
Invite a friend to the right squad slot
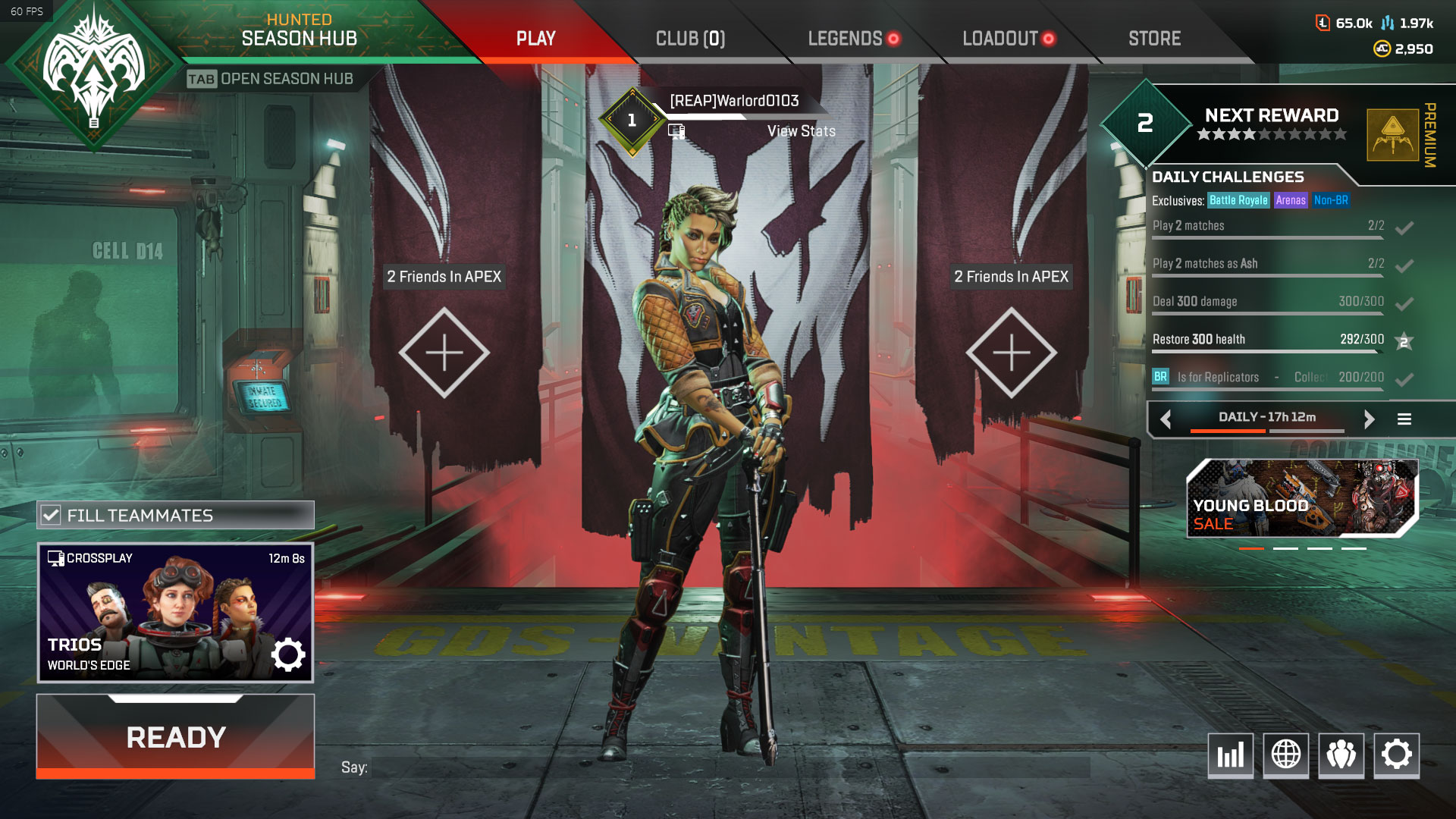point(1011,353)
